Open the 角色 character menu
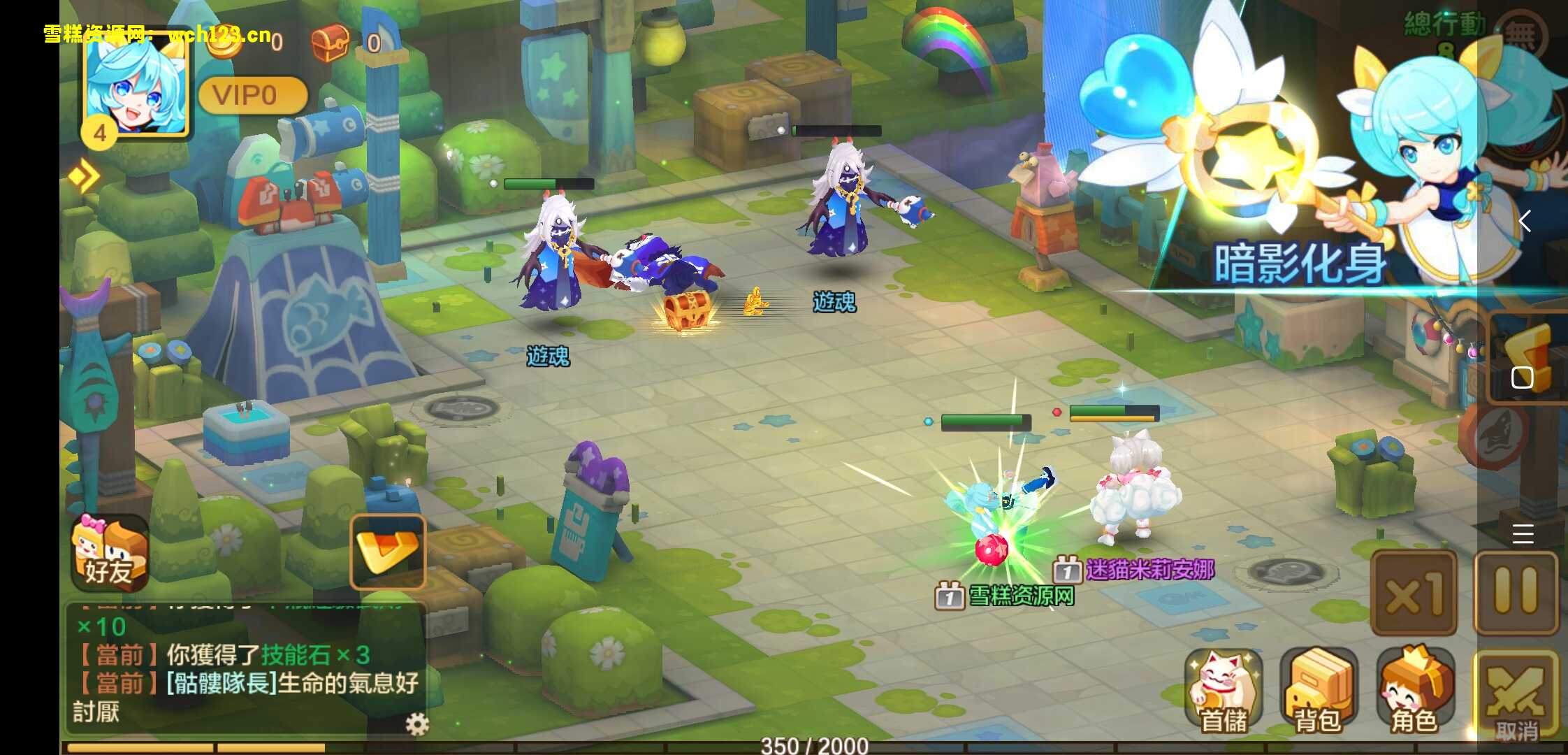 point(1414,690)
